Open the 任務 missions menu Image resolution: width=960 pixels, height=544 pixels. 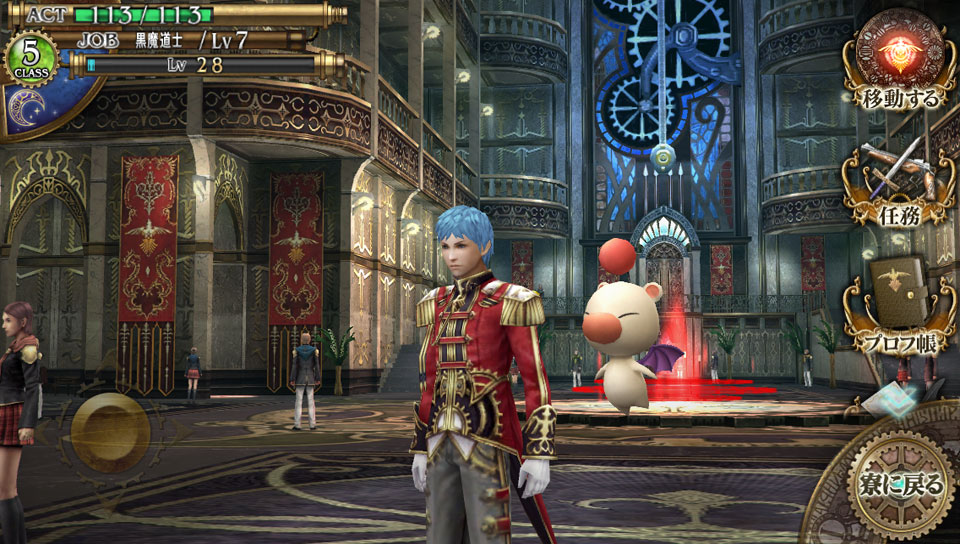pyautogui.click(x=899, y=180)
